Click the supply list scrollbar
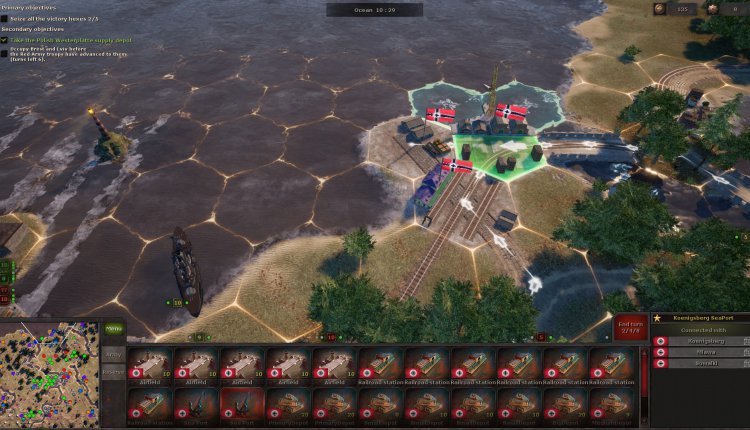 [x=645, y=385]
